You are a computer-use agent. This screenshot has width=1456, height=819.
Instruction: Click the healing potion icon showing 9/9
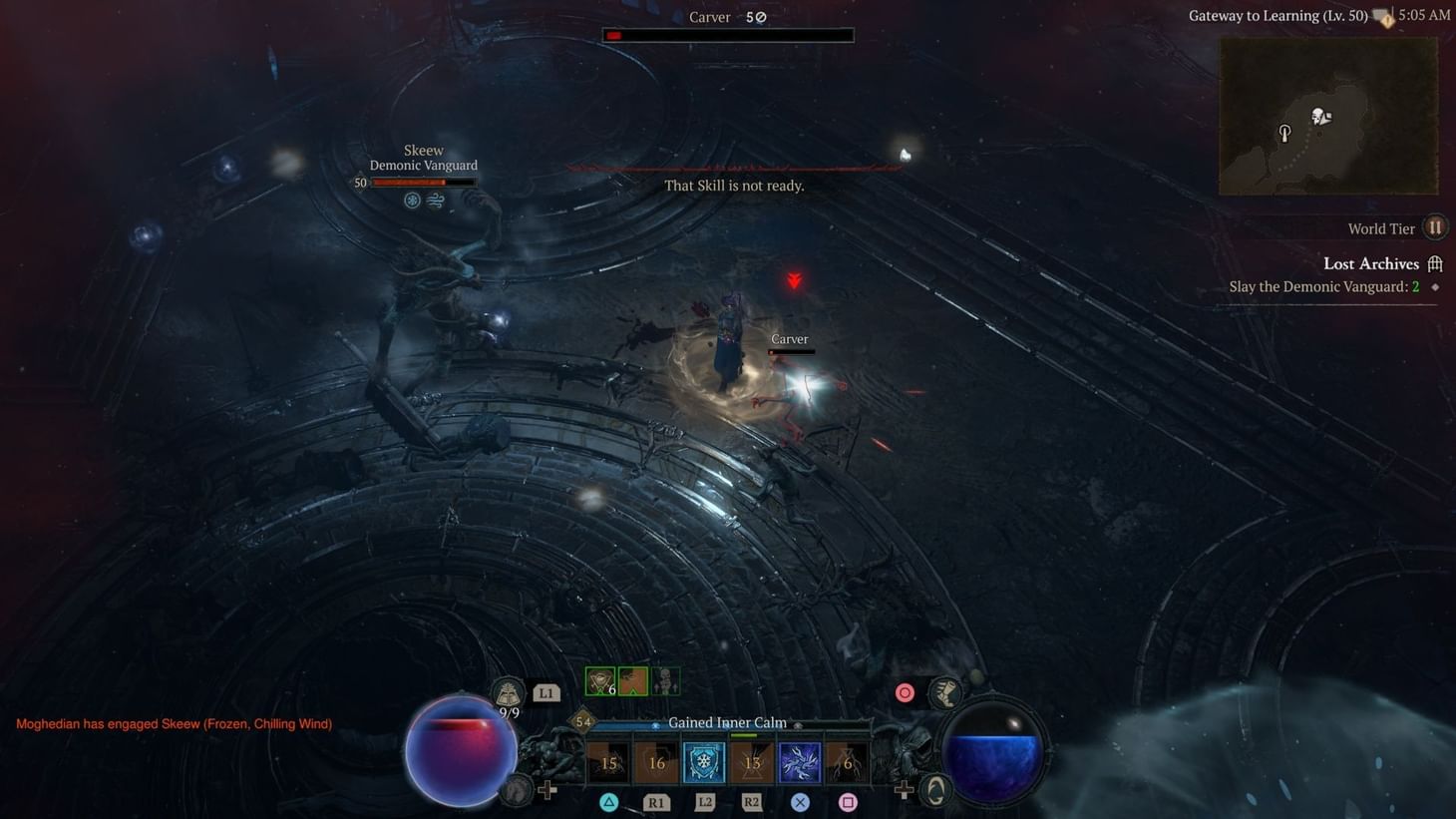[509, 690]
